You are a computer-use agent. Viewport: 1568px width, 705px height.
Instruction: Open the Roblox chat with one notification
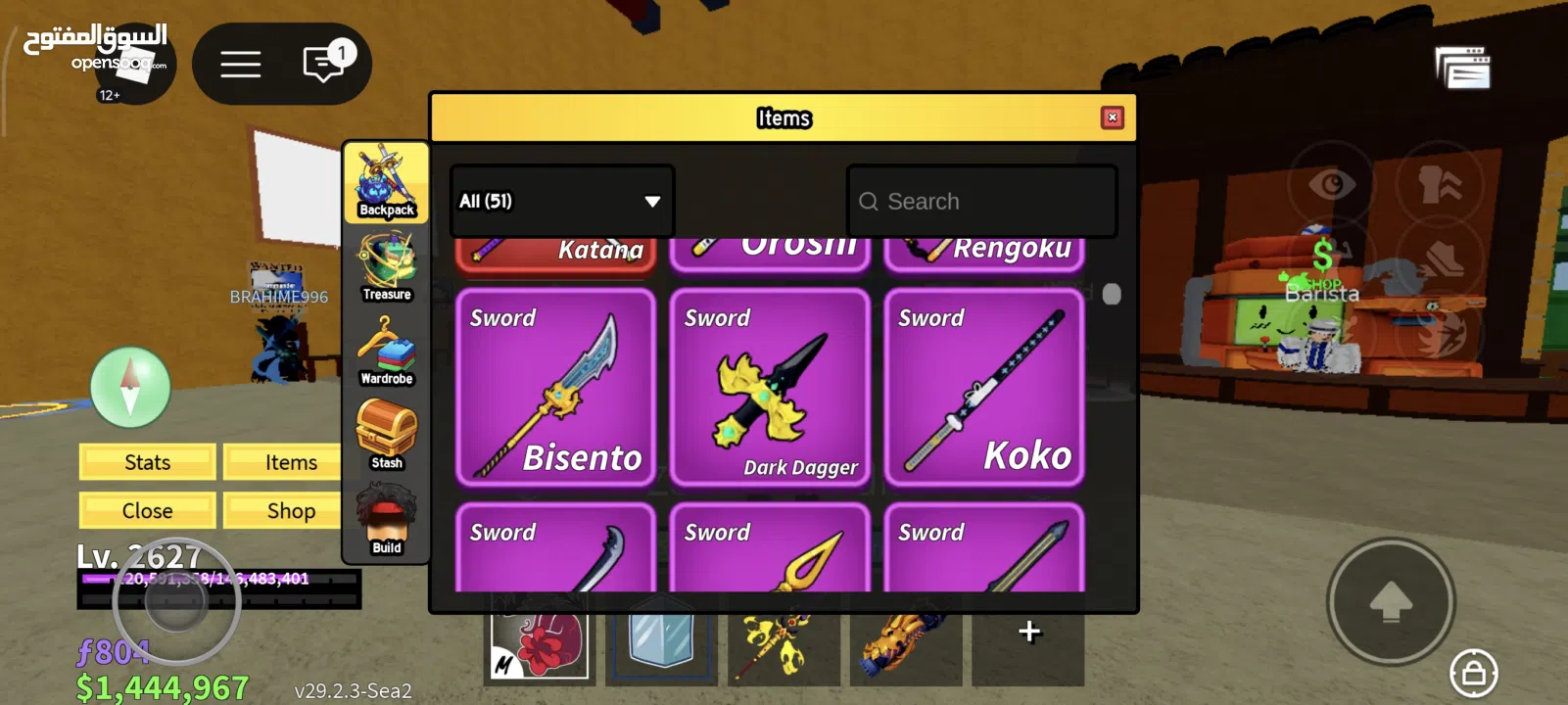pyautogui.click(x=324, y=65)
